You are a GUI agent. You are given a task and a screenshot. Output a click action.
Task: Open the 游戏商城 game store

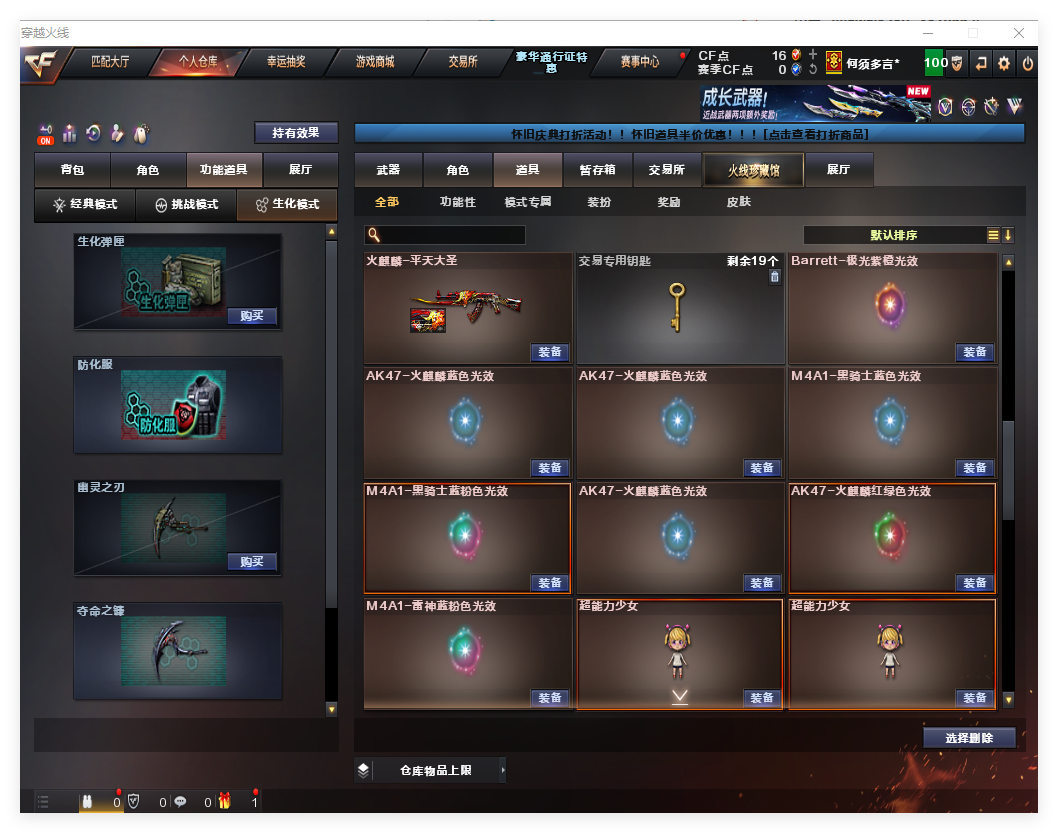coord(375,61)
